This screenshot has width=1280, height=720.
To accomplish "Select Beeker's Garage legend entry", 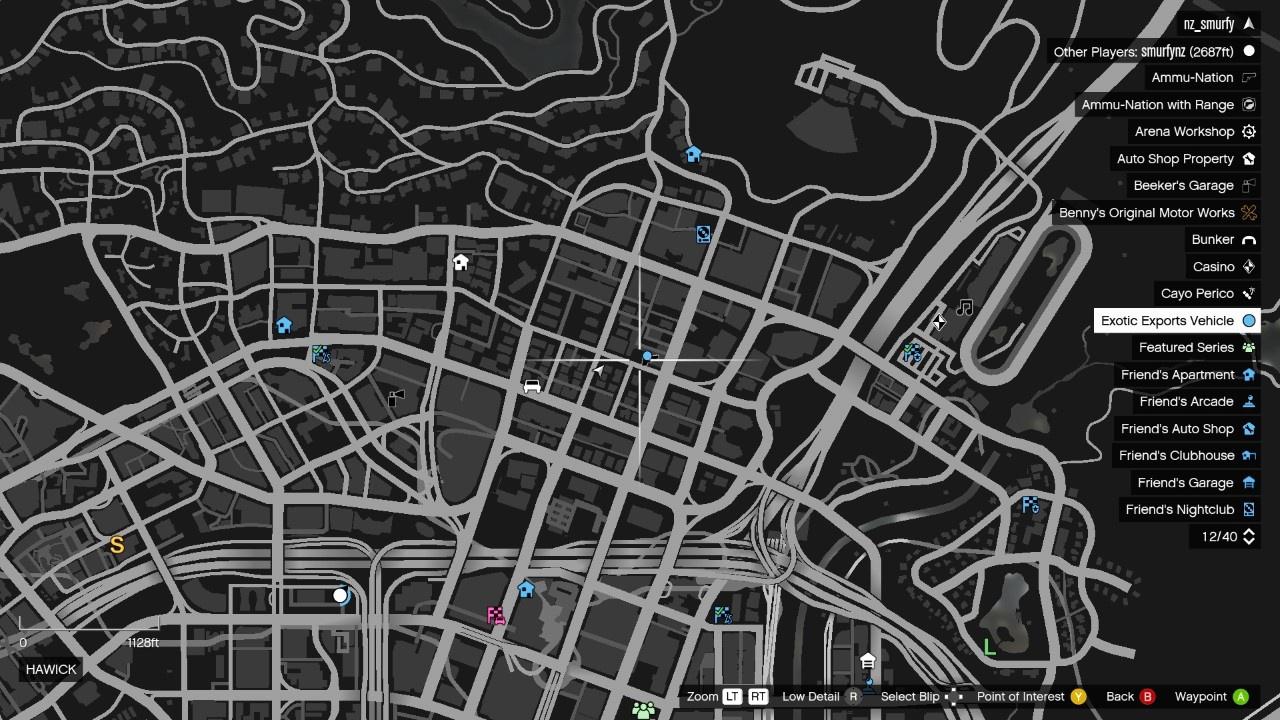I will pos(1183,186).
